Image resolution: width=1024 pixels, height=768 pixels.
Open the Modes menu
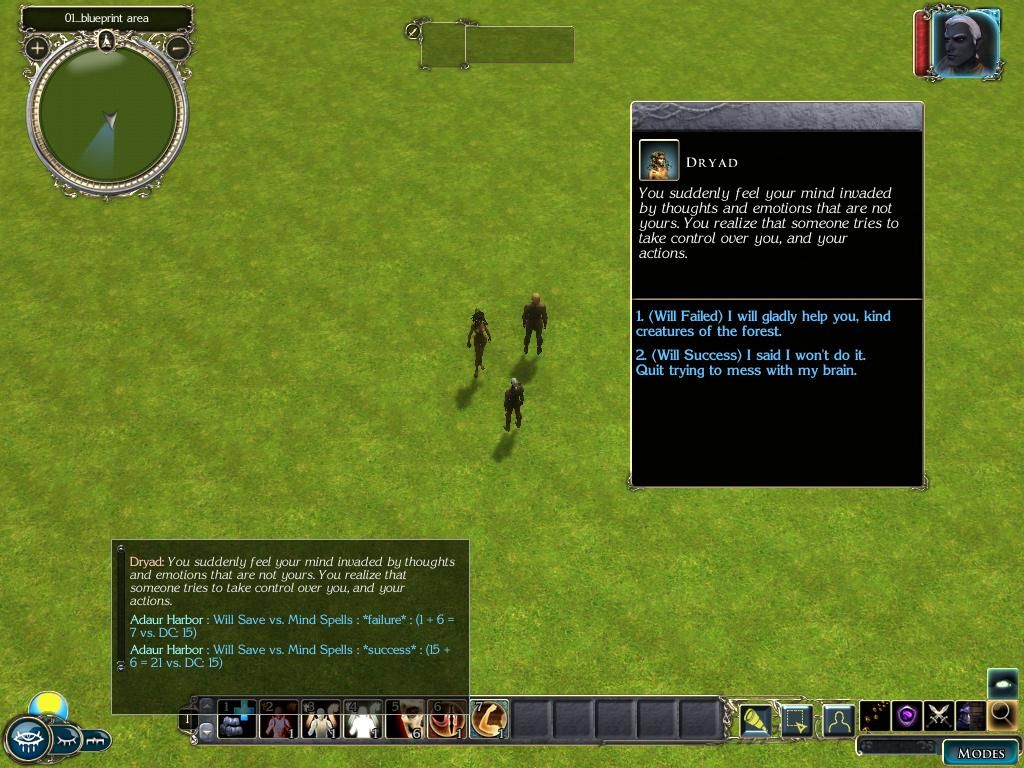980,753
